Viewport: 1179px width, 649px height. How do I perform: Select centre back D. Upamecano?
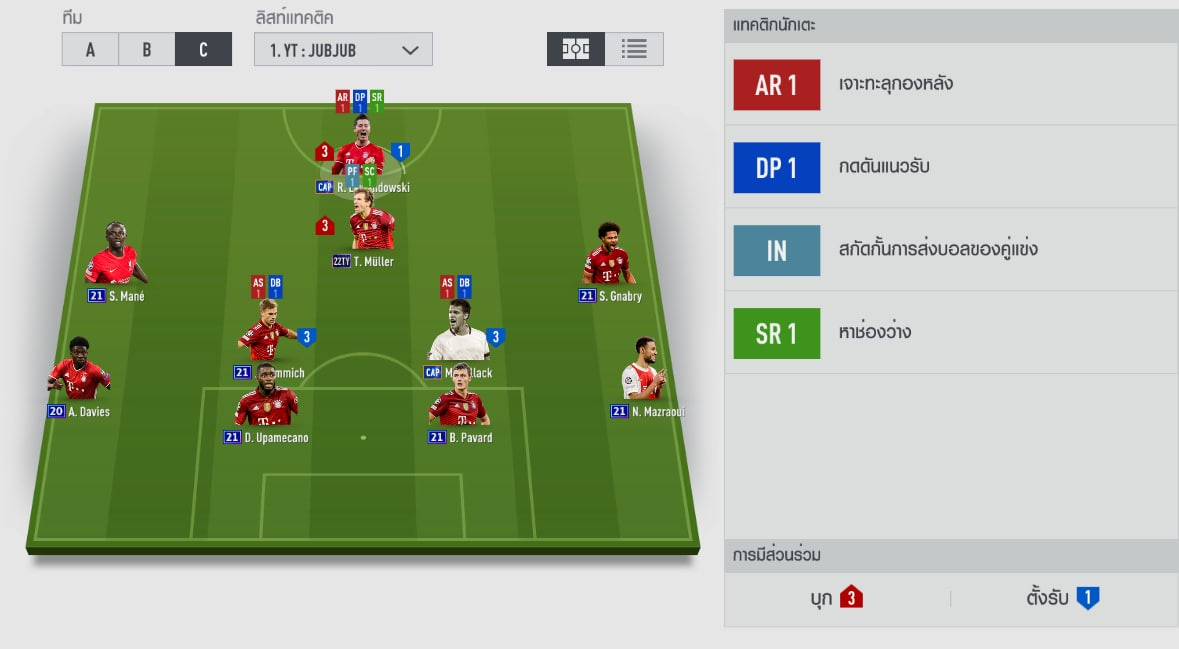point(266,400)
